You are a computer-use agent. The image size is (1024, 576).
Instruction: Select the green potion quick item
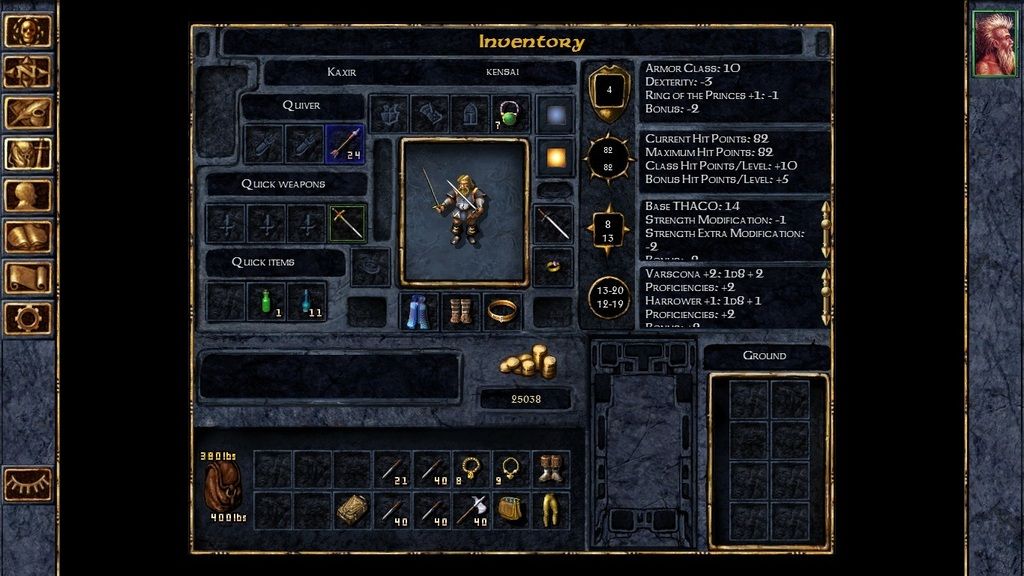pyautogui.click(x=266, y=301)
